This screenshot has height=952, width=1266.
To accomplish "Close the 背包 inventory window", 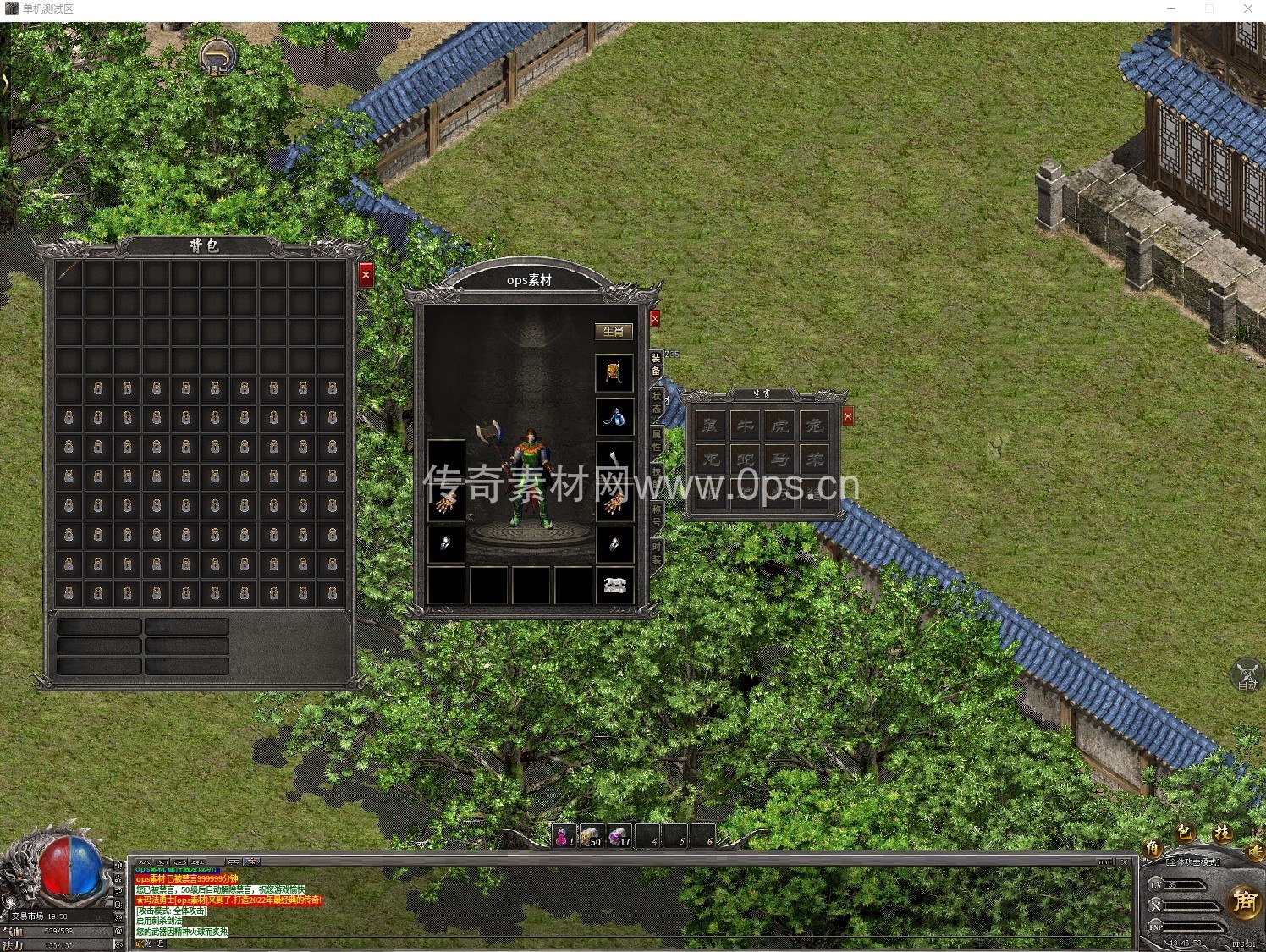I will [366, 274].
